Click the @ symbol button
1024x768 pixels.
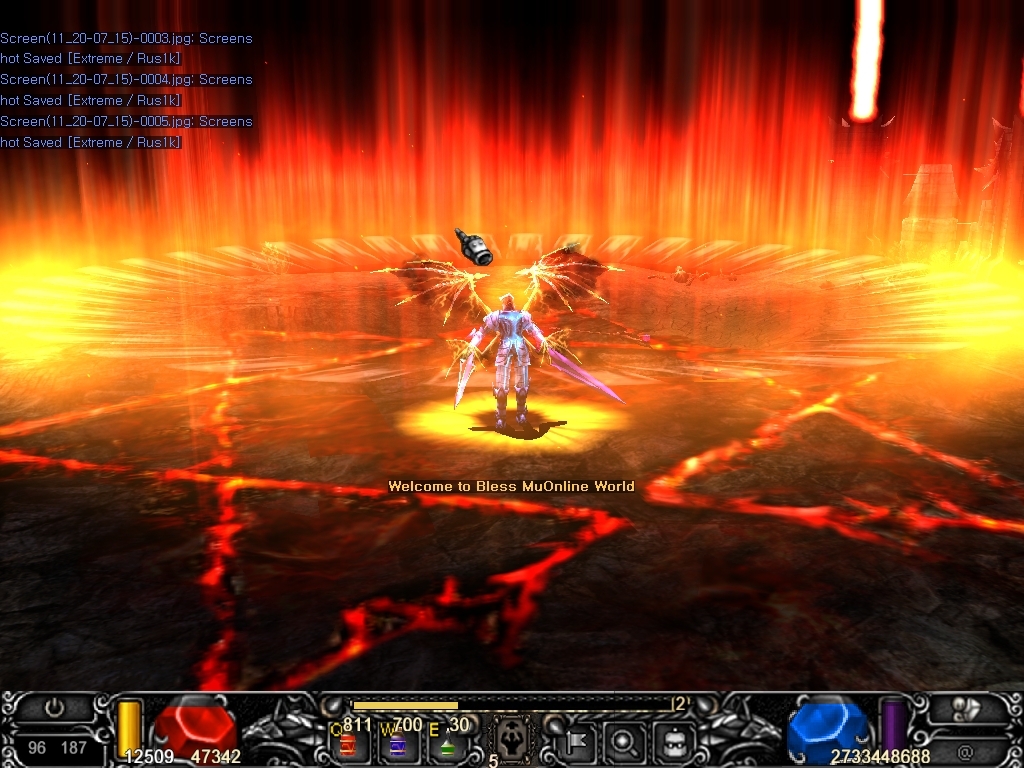(965, 750)
